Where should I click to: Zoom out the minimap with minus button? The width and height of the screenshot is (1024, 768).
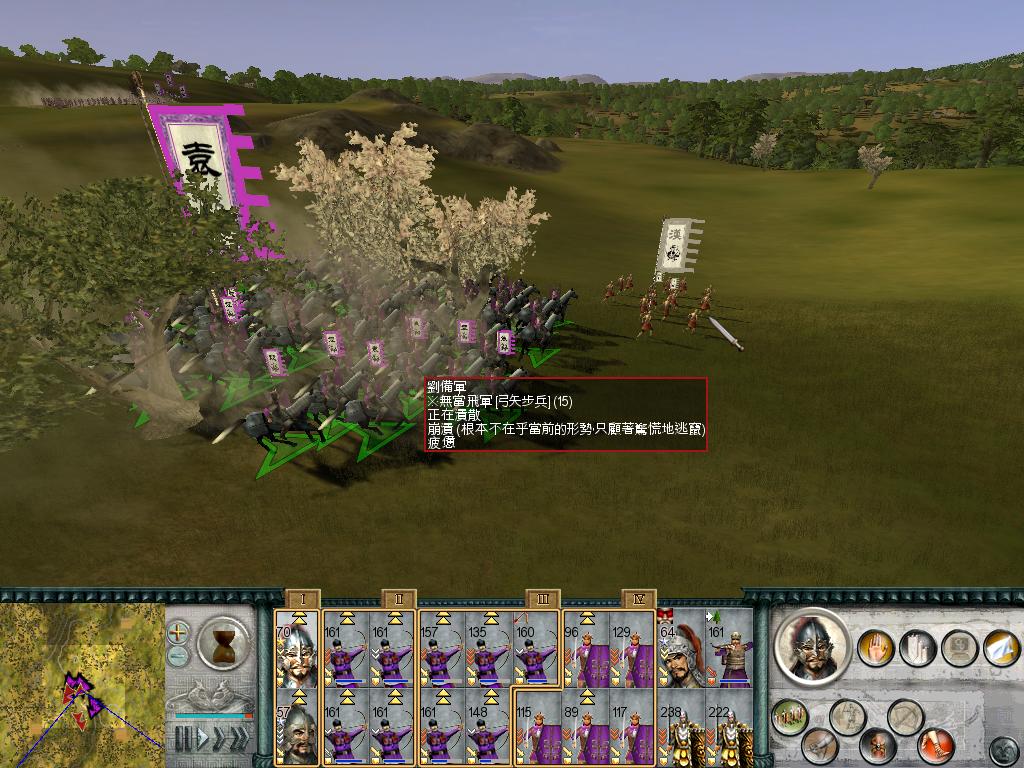click(178, 656)
